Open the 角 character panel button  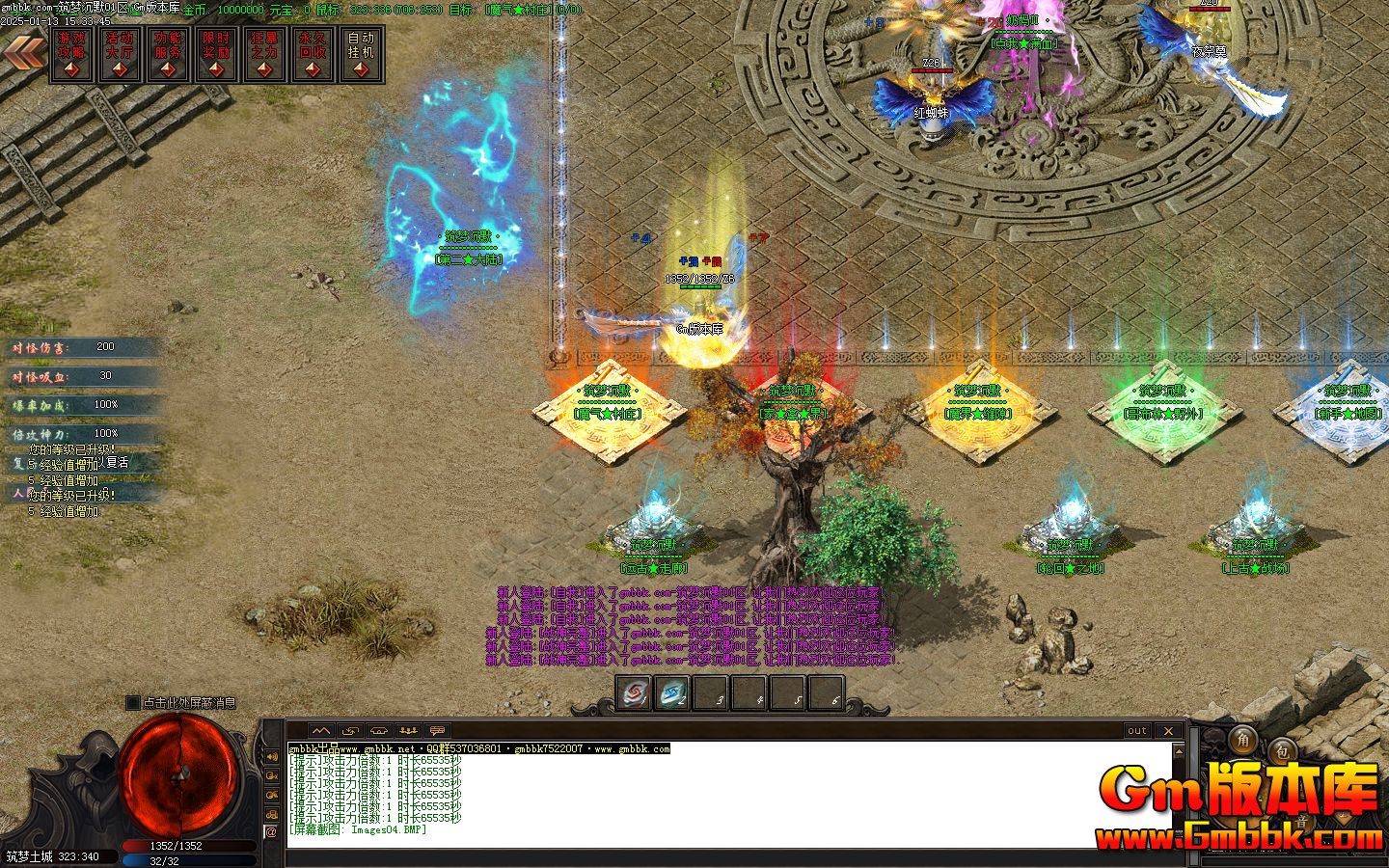click(1243, 741)
